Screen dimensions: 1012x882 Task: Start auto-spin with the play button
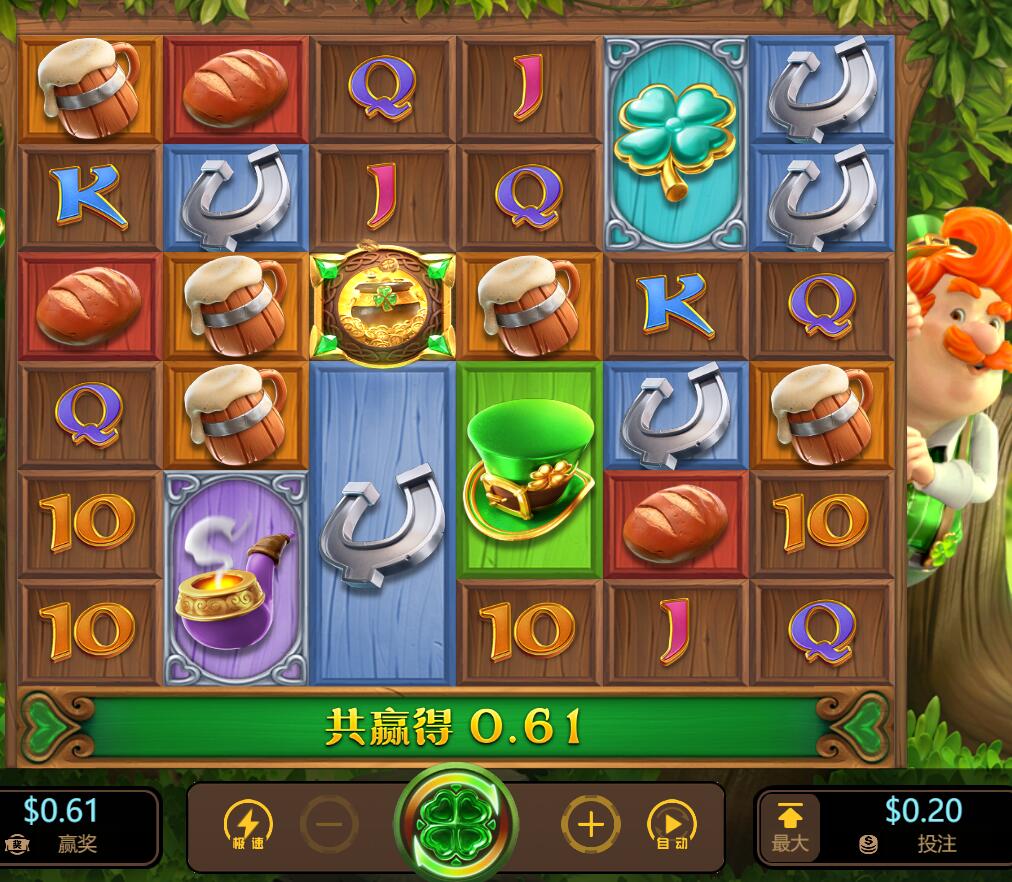click(x=672, y=825)
